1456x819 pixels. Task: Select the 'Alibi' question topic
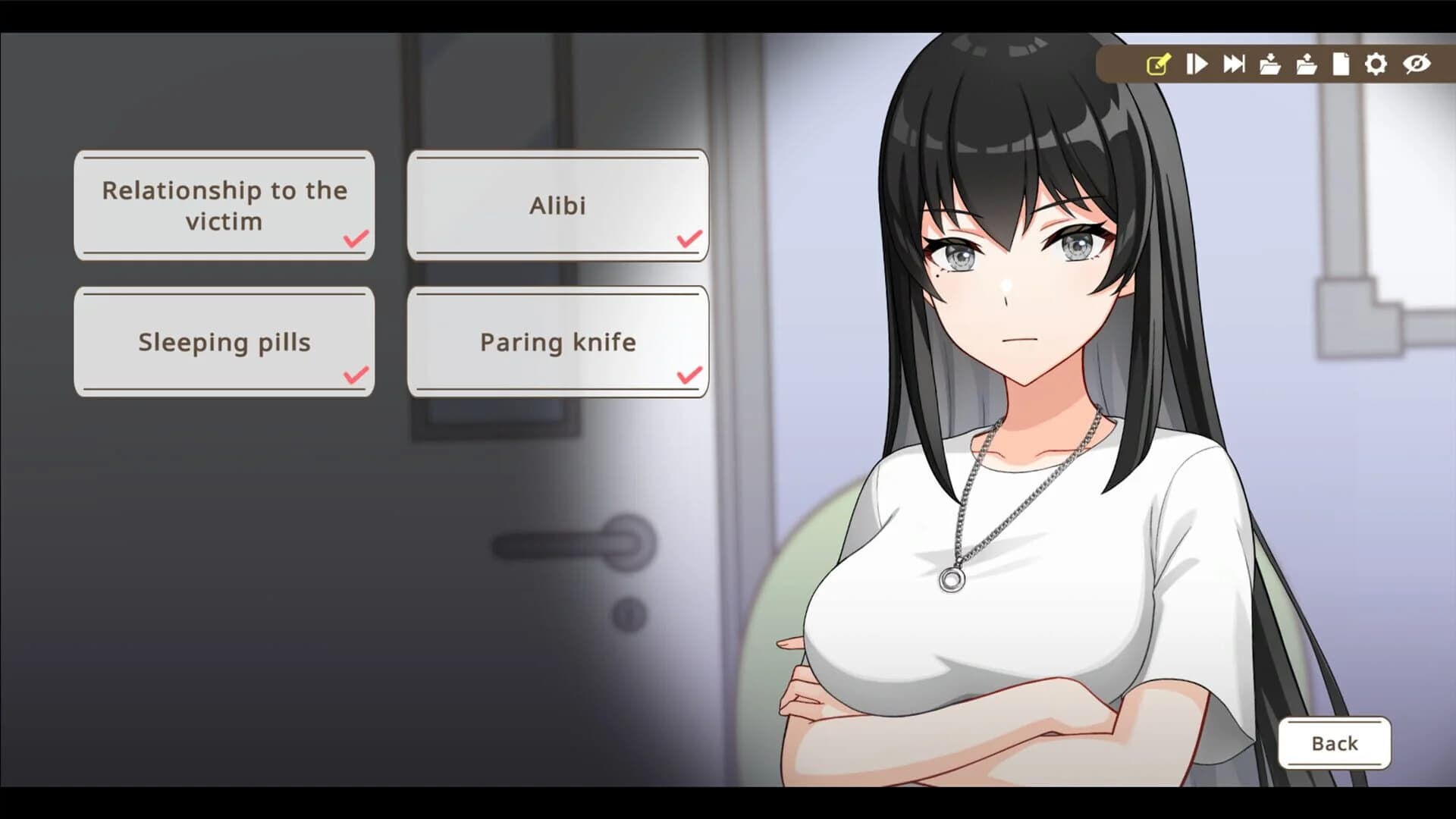tap(558, 205)
